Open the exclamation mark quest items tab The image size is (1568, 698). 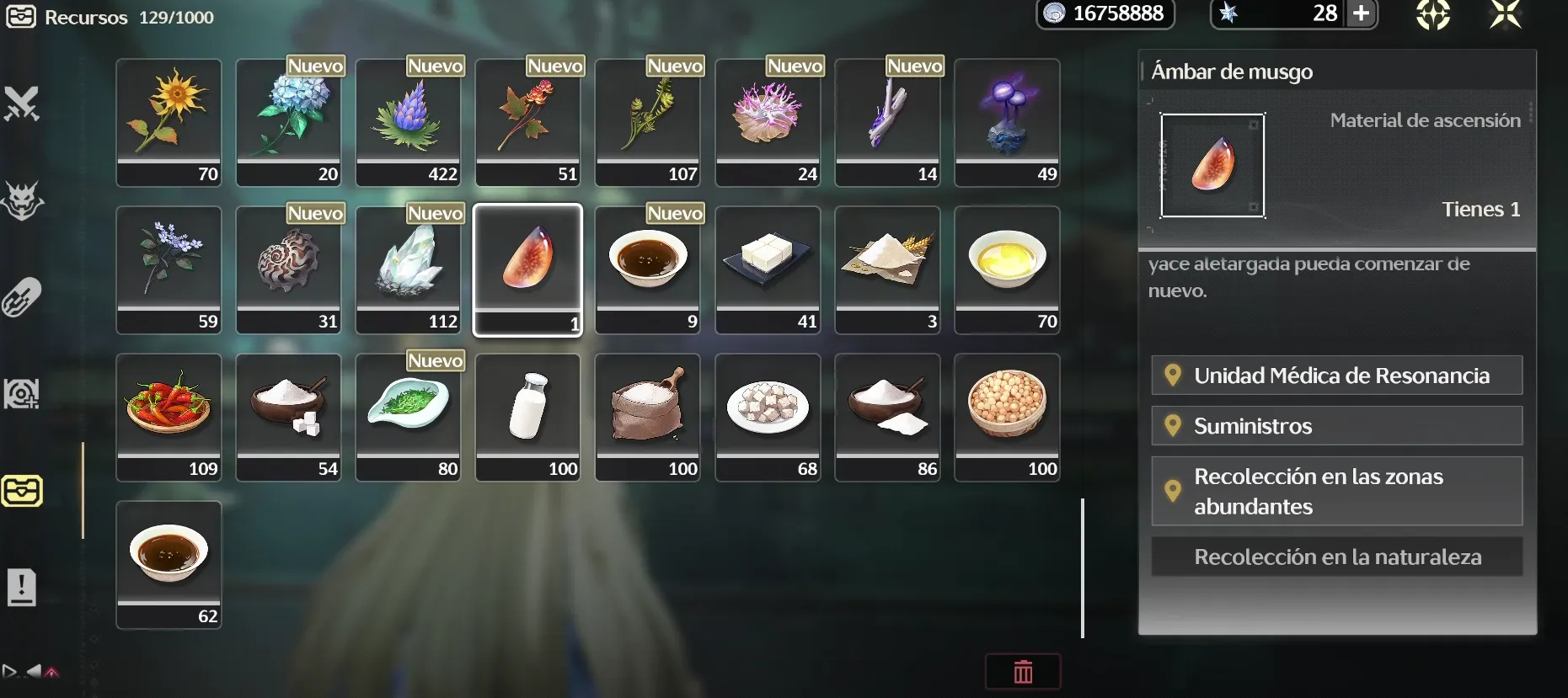point(22,587)
